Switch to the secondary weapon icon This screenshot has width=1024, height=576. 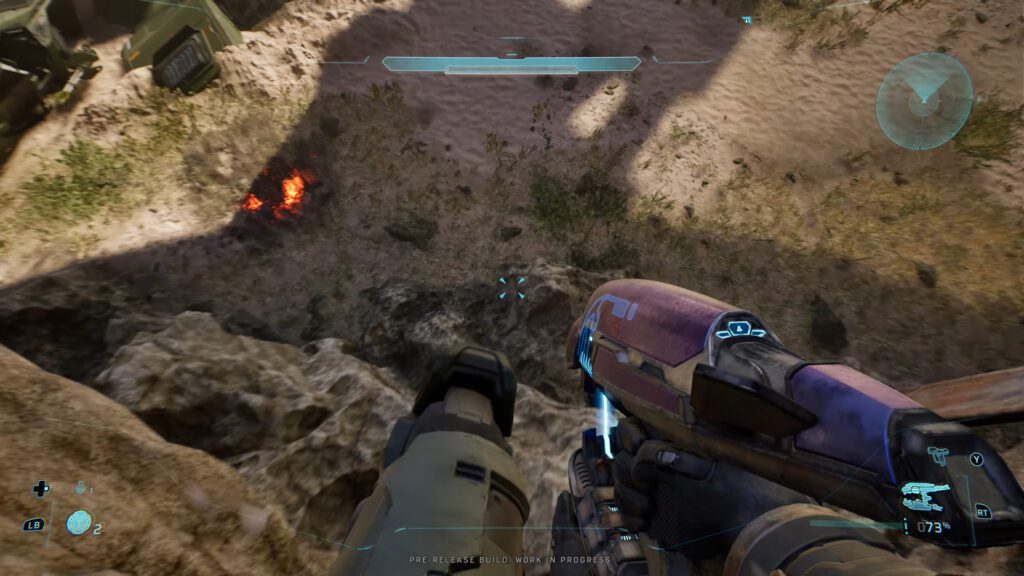click(x=938, y=456)
